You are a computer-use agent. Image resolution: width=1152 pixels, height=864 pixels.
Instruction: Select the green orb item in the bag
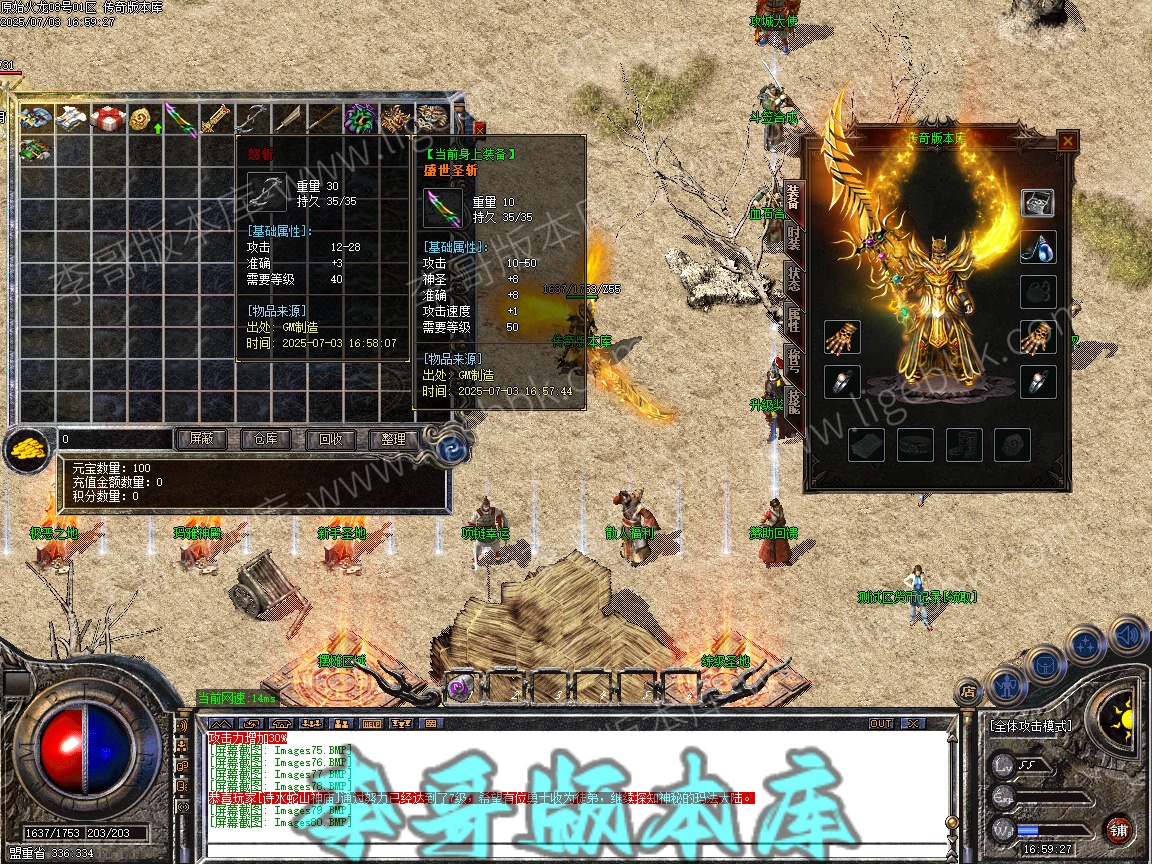(358, 118)
